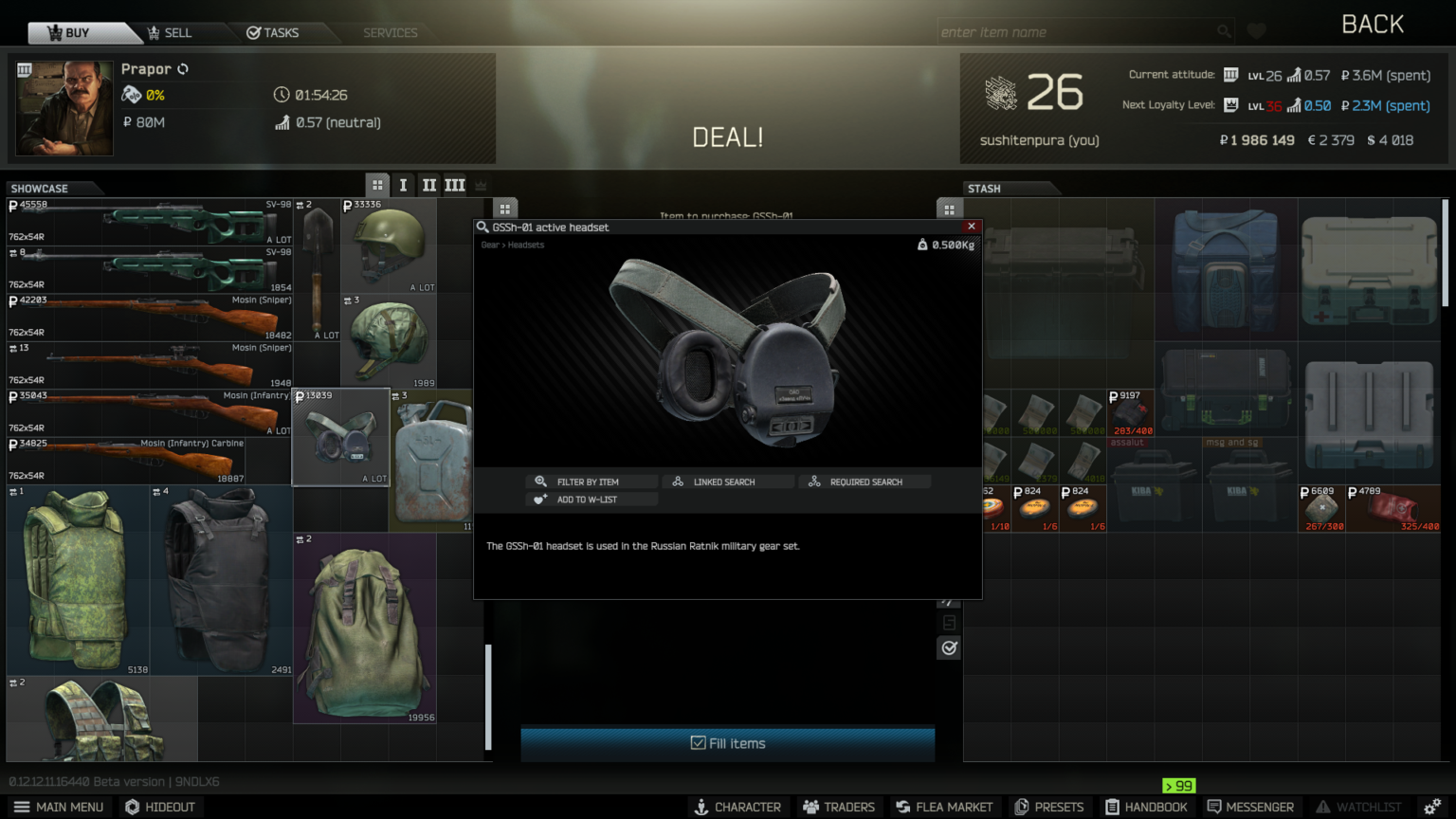Screen dimensions: 1456x819
Task: Add the headset to the wish list
Action: point(587,500)
